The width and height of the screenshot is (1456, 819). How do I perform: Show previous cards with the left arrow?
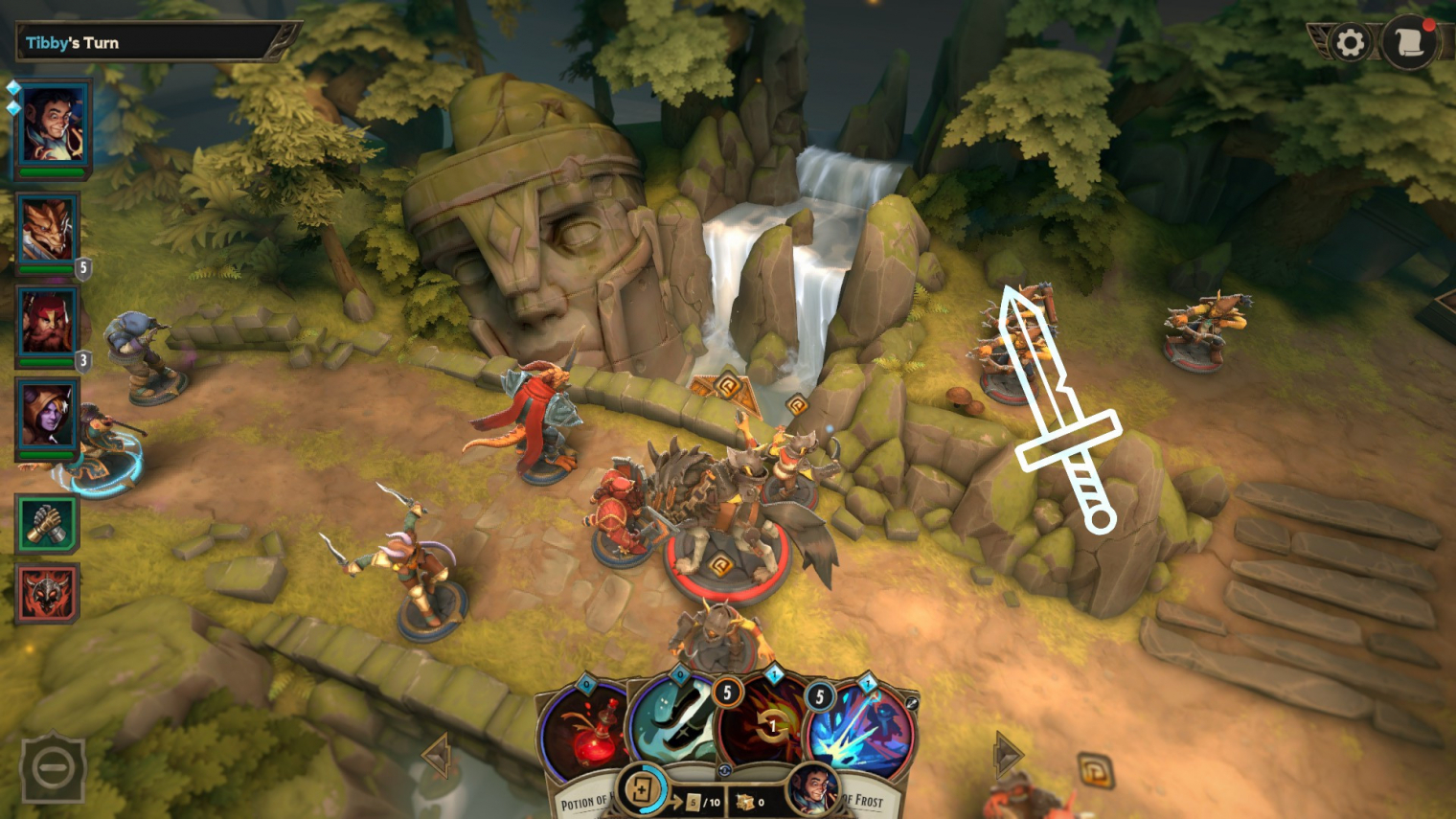click(437, 756)
